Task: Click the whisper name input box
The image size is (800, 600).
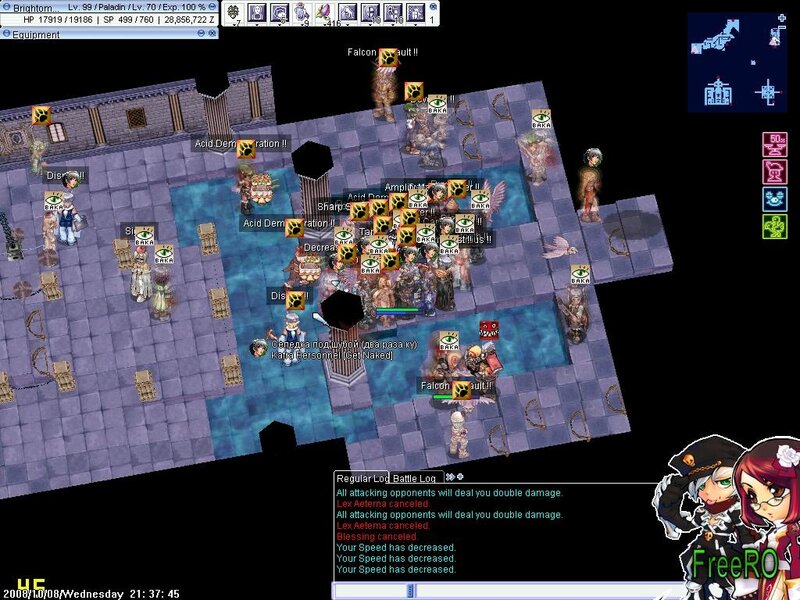Action: 370,591
